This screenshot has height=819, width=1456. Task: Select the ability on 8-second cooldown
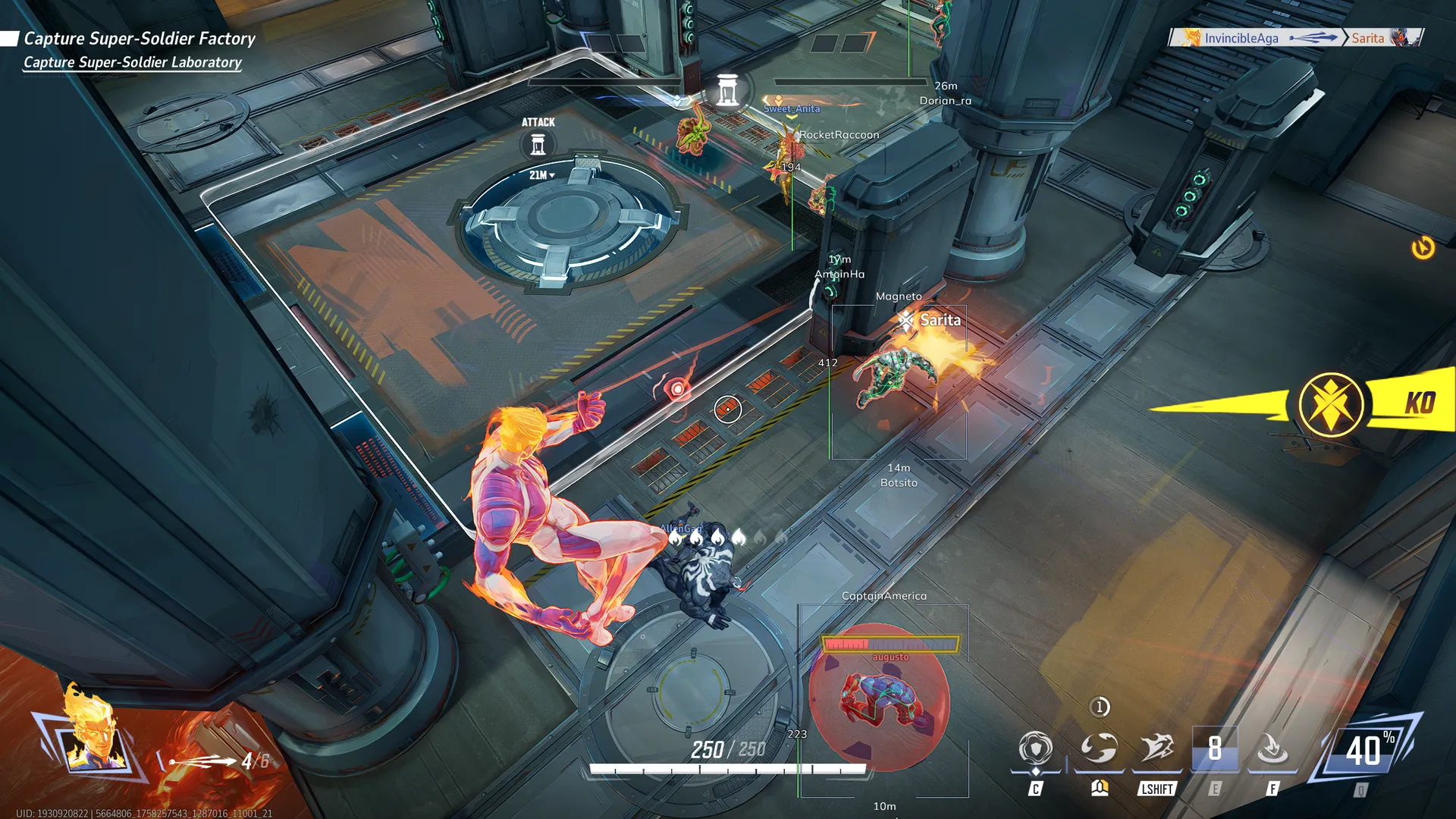pos(1215,748)
